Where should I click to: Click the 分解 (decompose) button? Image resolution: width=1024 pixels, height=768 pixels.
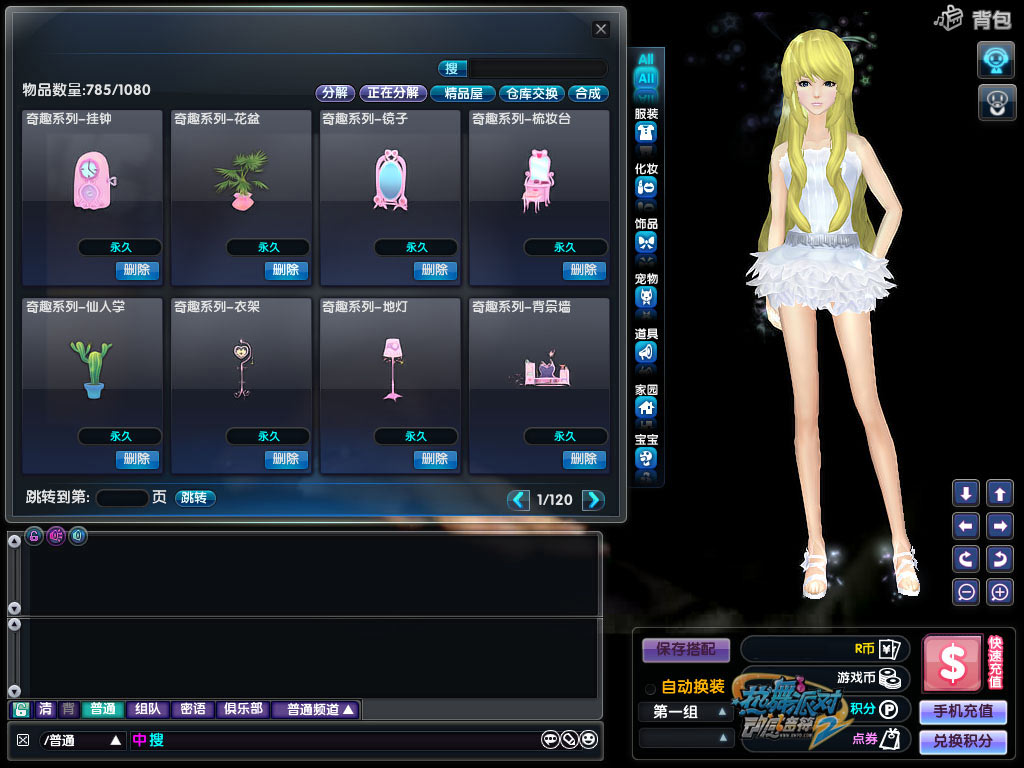[x=335, y=93]
